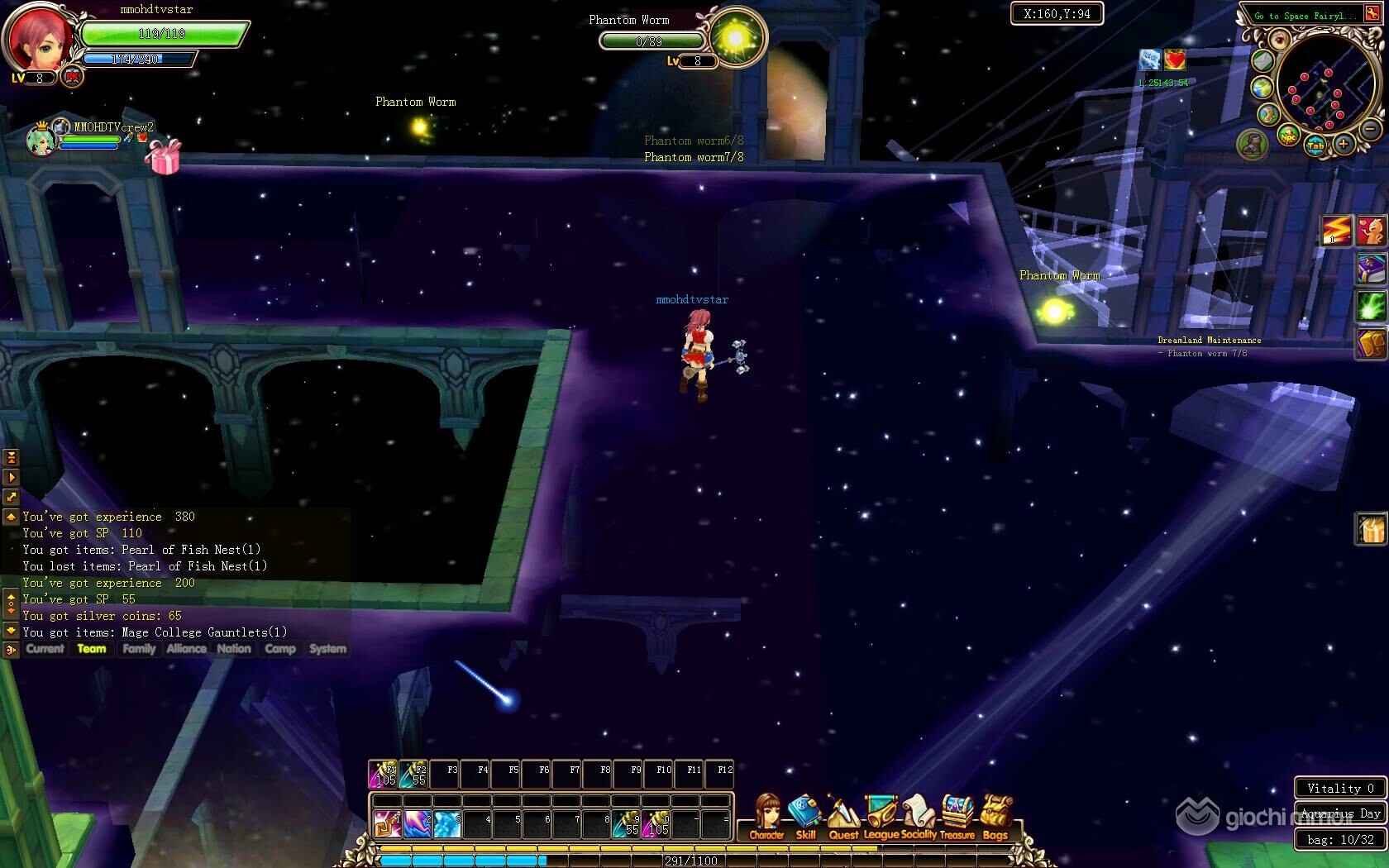Open the Quest log

click(x=842, y=818)
